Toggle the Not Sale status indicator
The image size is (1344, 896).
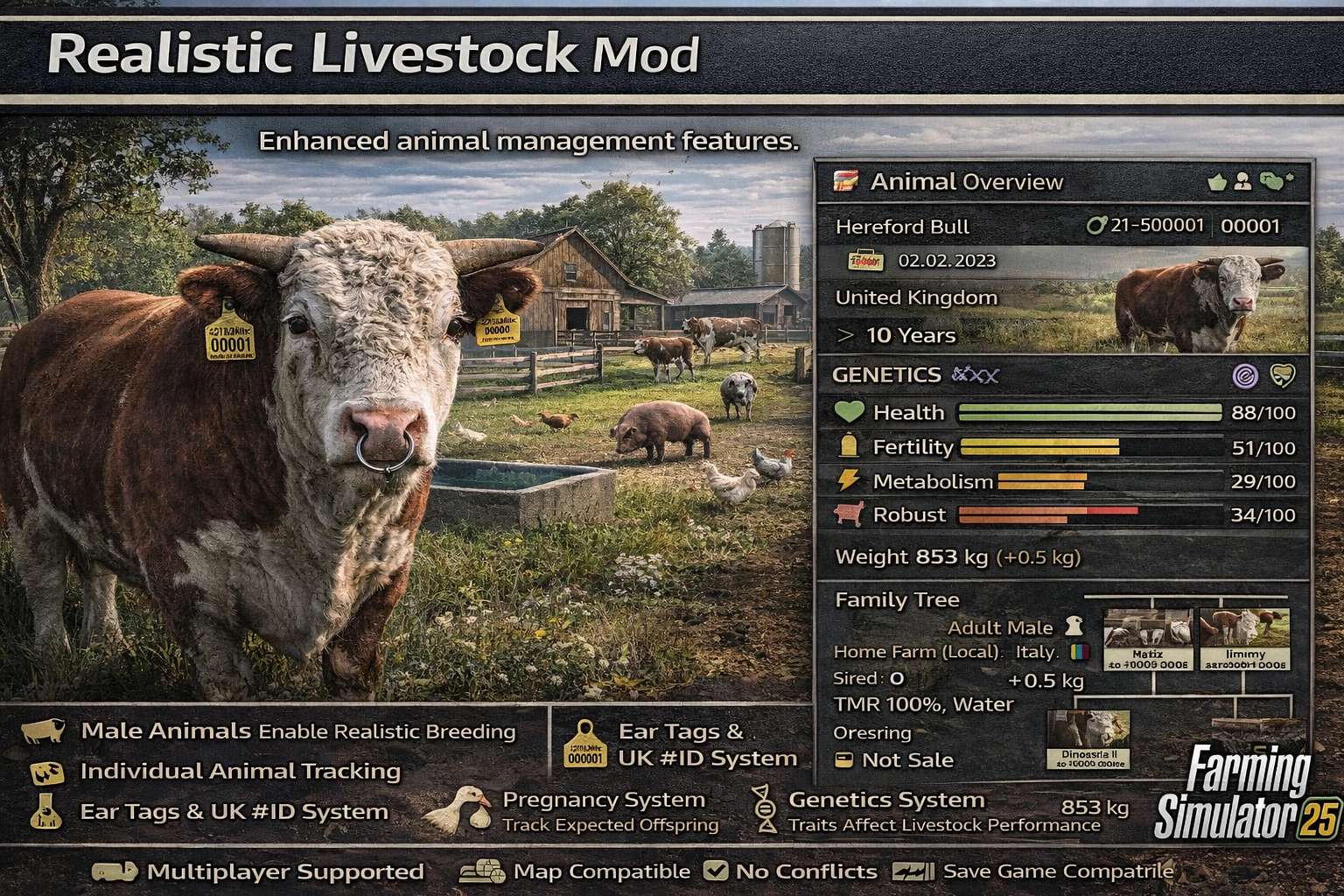tap(843, 760)
